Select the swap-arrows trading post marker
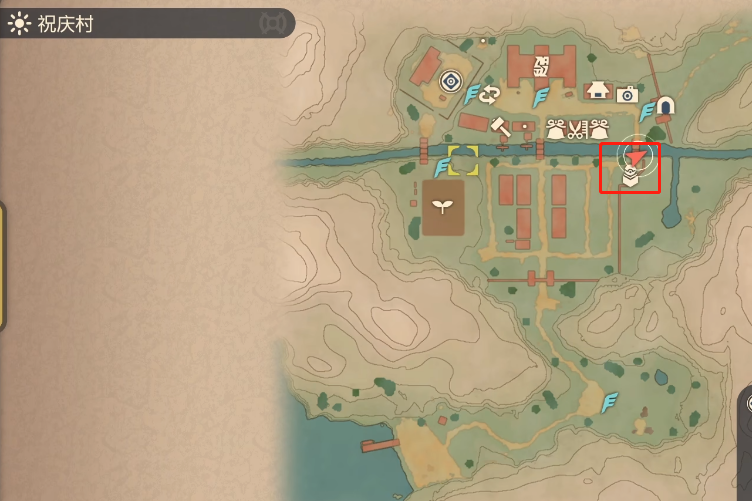This screenshot has height=501, width=752. (x=491, y=95)
